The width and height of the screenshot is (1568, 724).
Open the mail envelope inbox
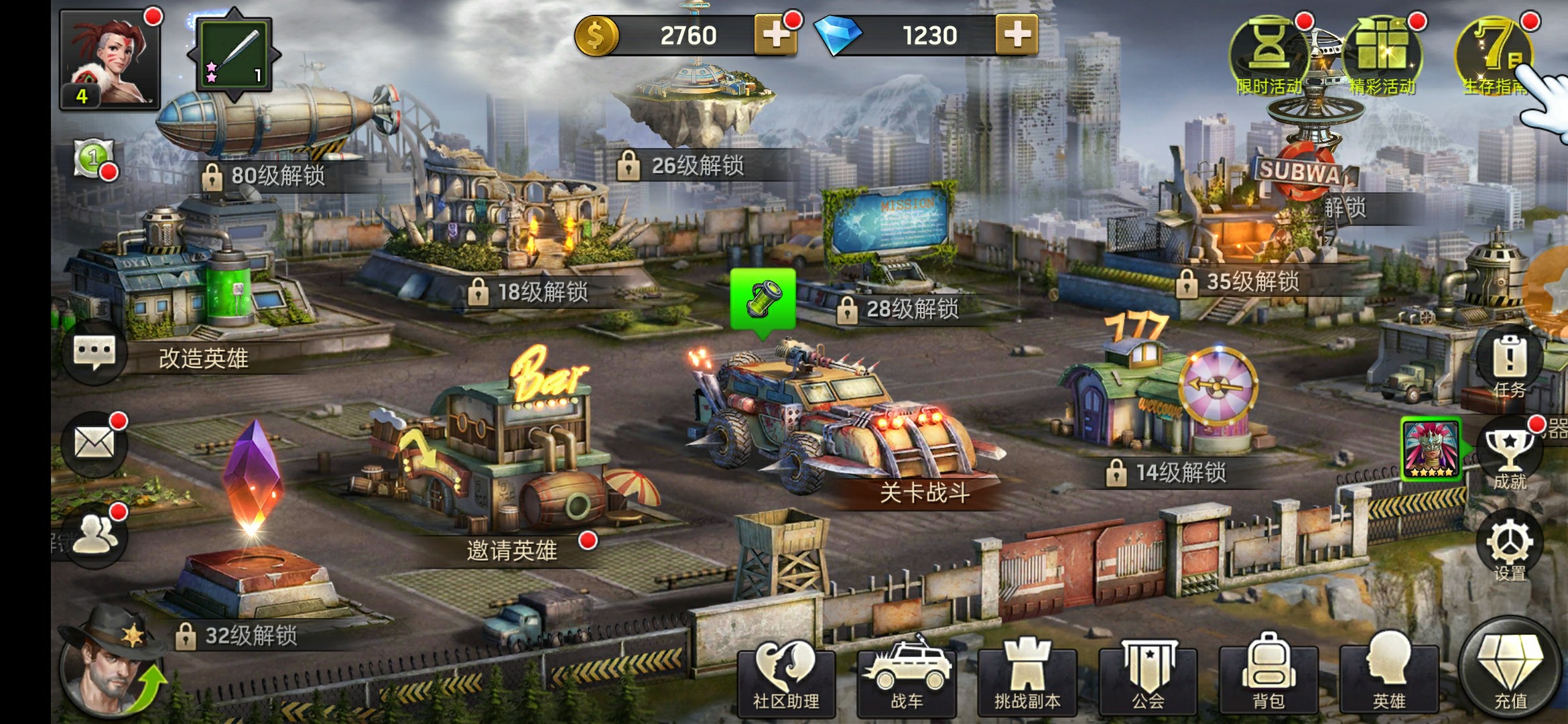click(94, 444)
